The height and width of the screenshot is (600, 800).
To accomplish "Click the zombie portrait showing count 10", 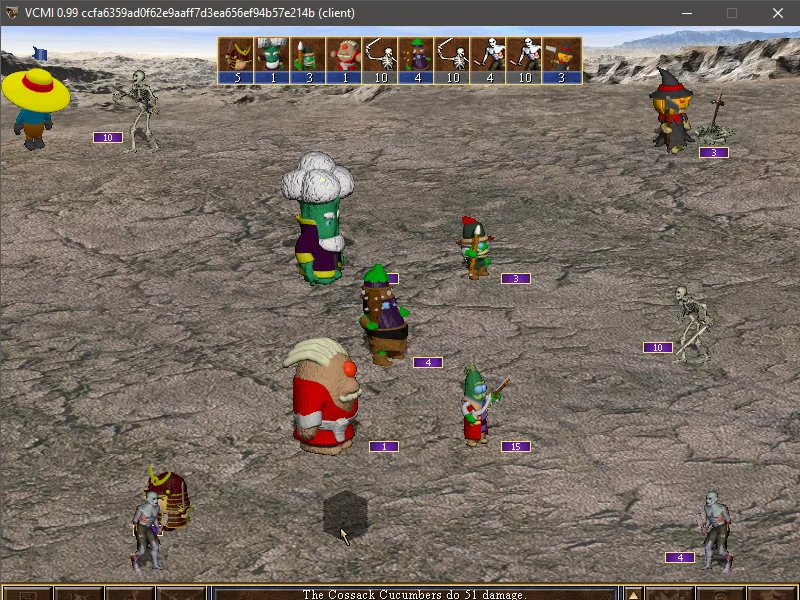I will coord(524,59).
